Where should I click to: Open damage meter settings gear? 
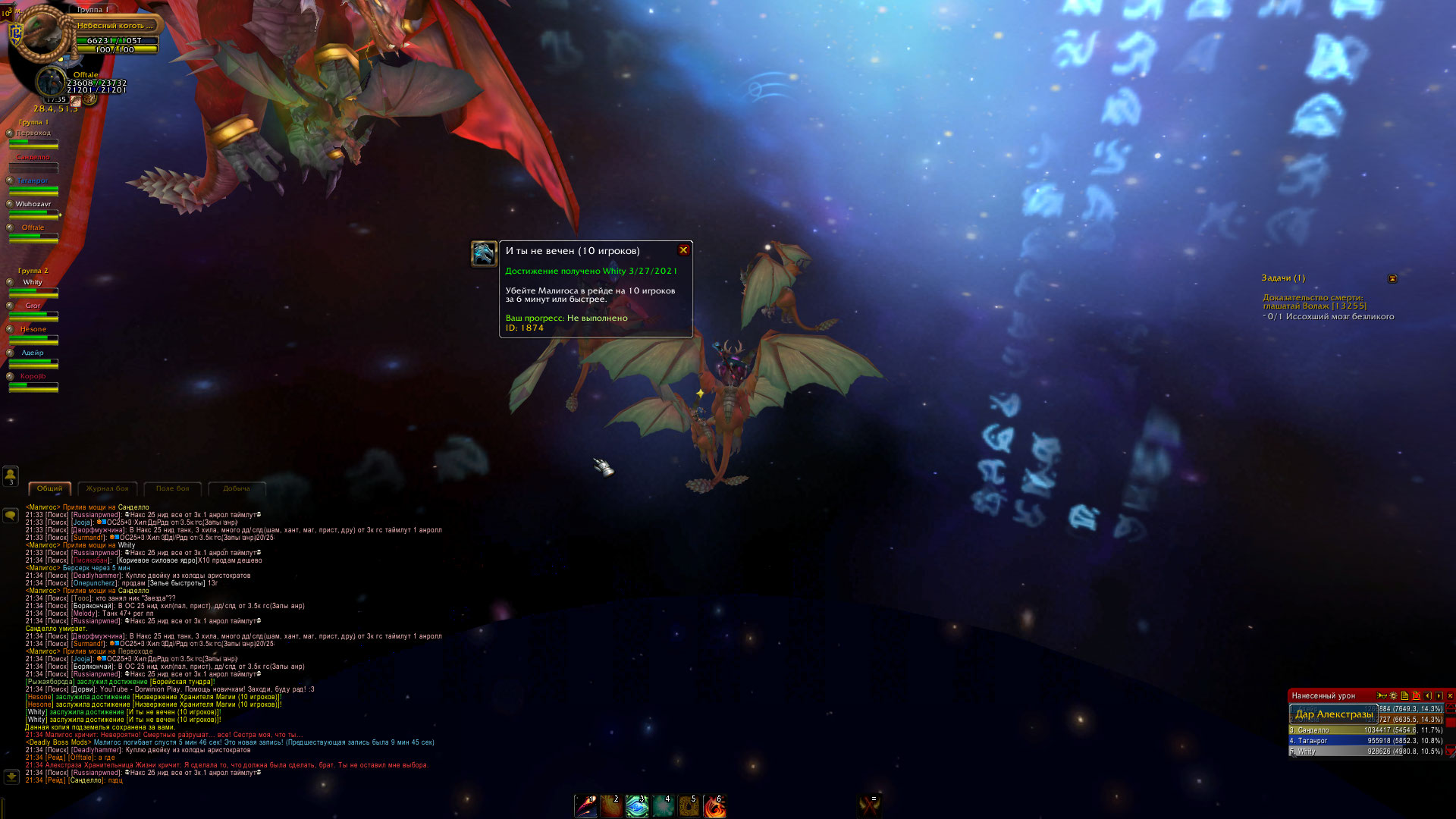click(1393, 695)
